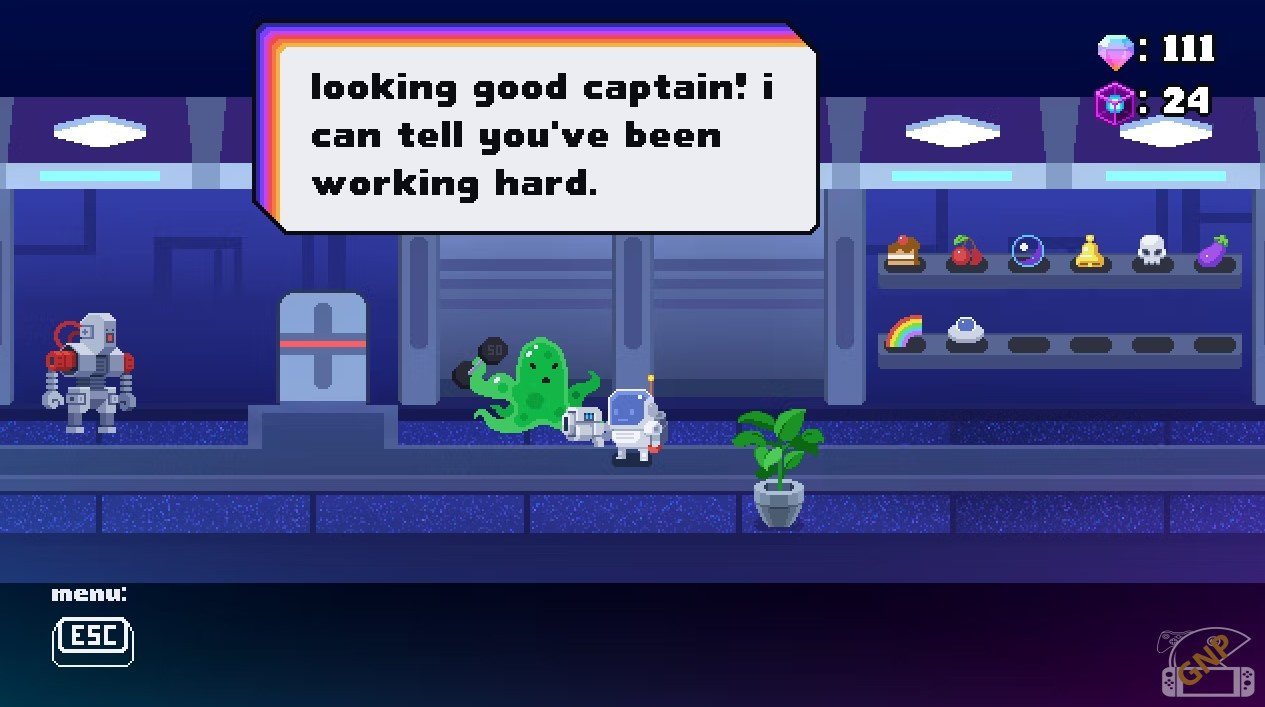Advance the "looking good captain" dialogue box

tap(543, 135)
